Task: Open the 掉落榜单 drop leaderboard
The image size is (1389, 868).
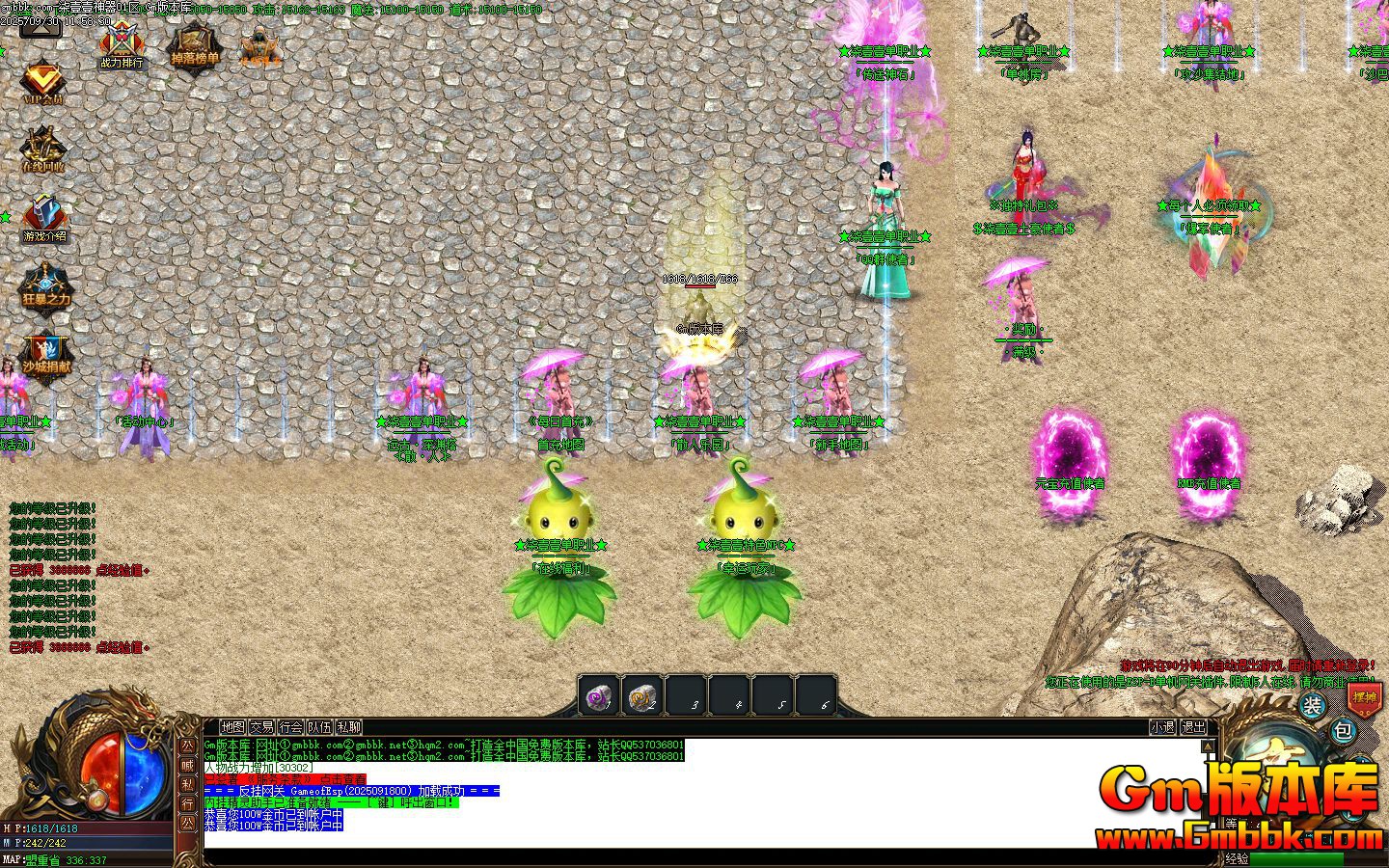Action: click(x=195, y=46)
